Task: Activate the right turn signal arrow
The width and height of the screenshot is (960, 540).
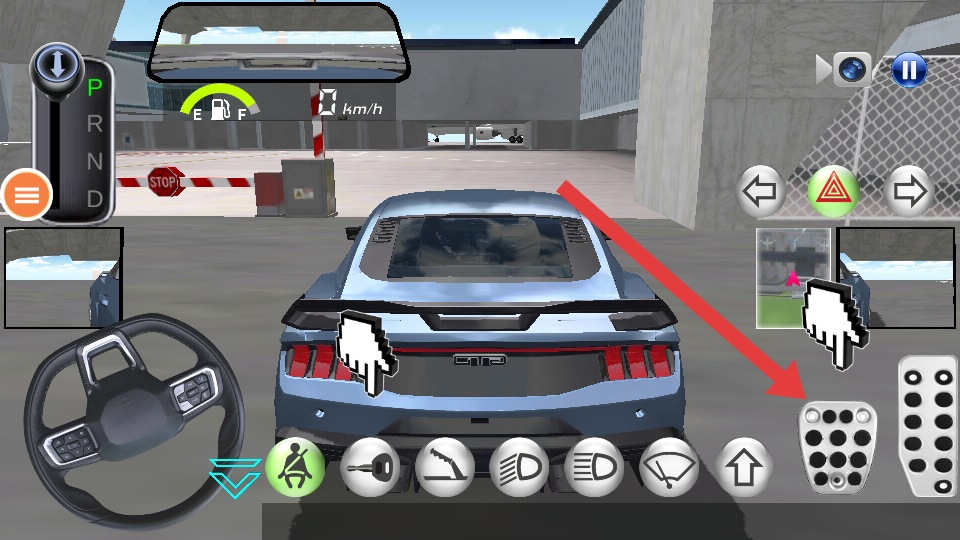Action: pos(909,191)
